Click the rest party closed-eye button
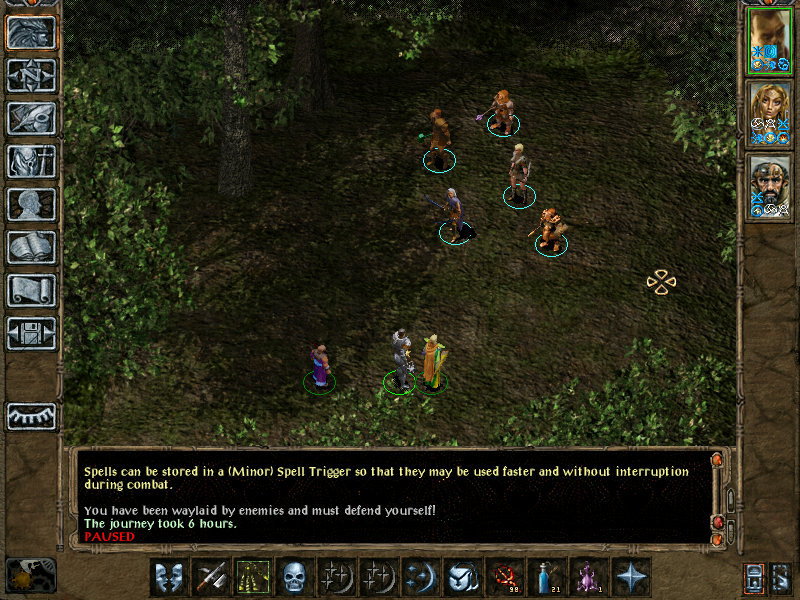 [31, 416]
